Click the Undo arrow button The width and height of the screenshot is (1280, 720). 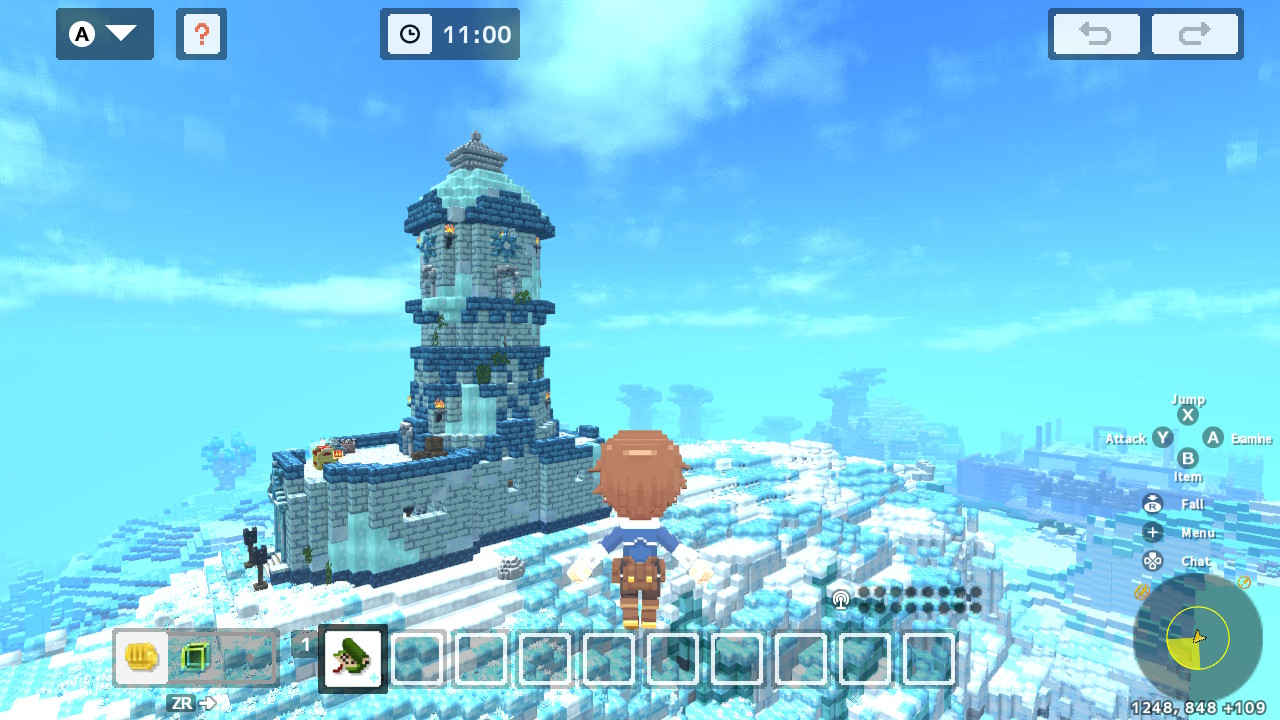click(1095, 34)
